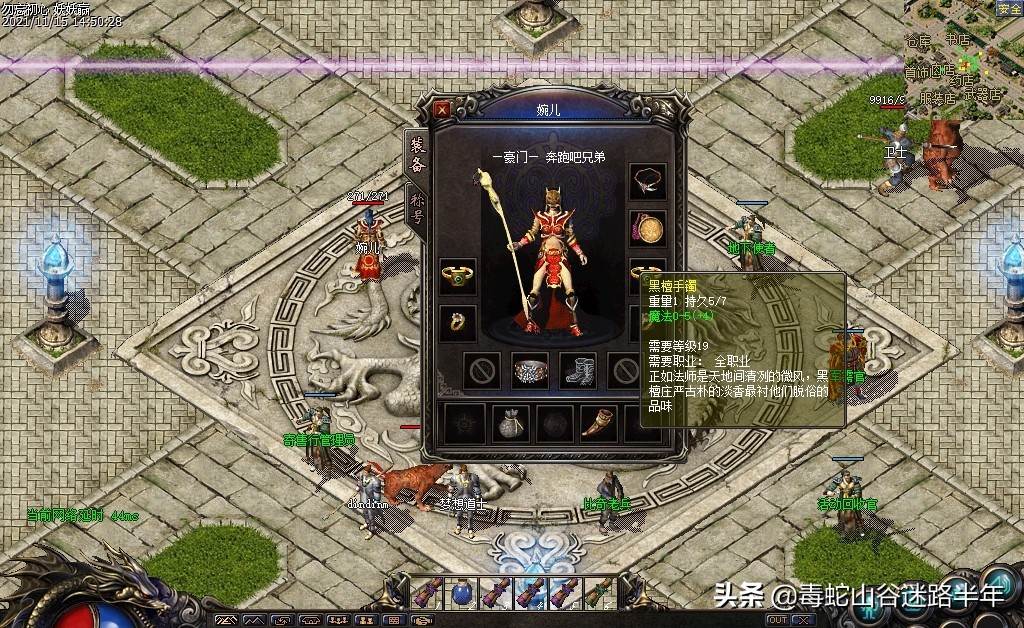Click the silver belt equipment slot
The height and width of the screenshot is (628, 1024).
530,371
